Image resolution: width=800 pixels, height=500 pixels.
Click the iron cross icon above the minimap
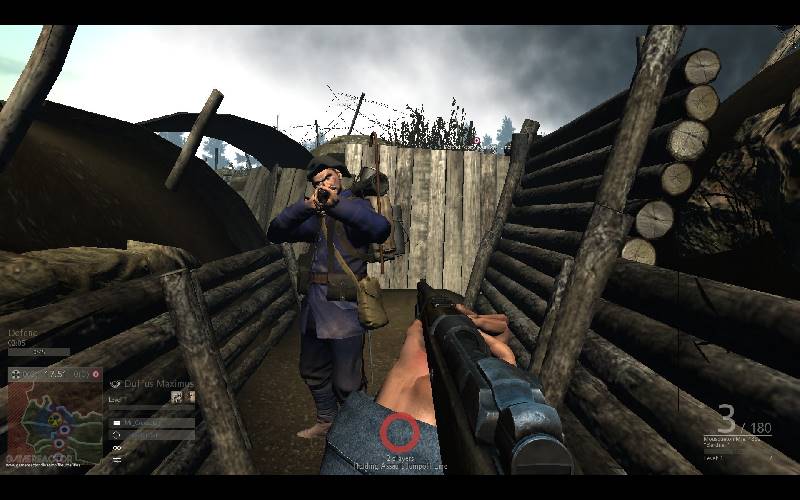12,375
